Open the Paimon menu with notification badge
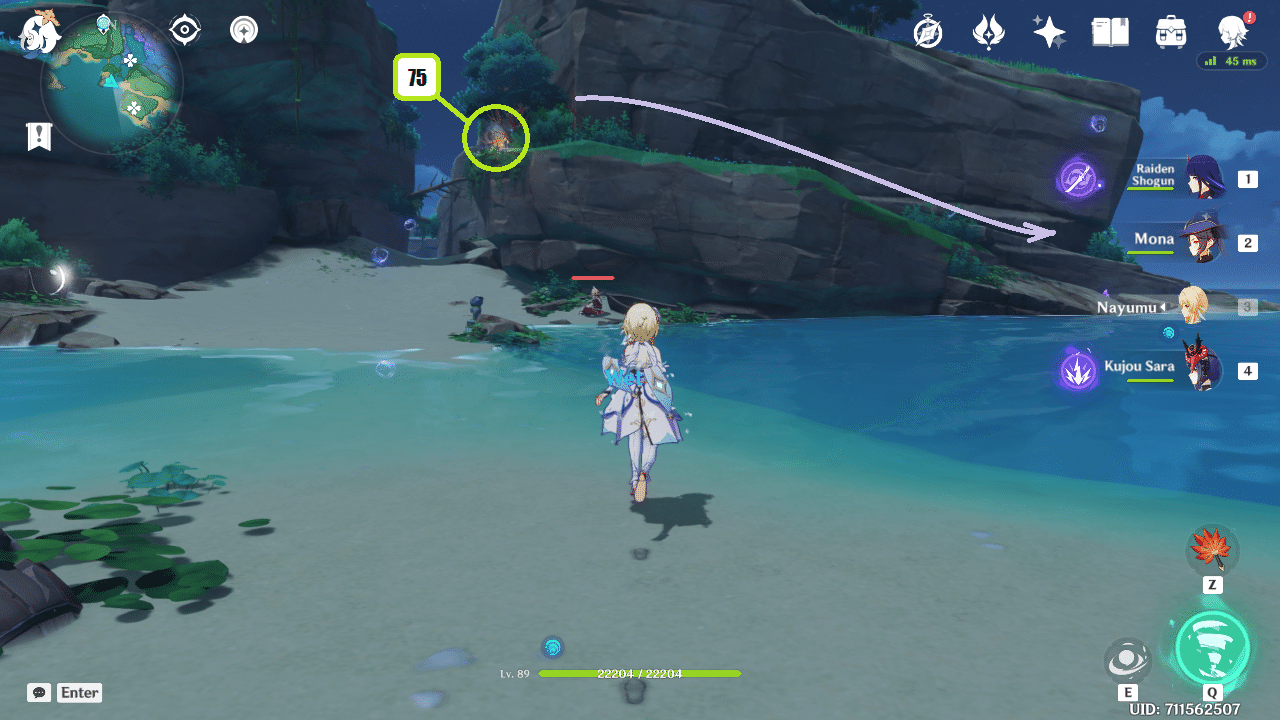This screenshot has width=1280, height=720. click(x=1232, y=31)
